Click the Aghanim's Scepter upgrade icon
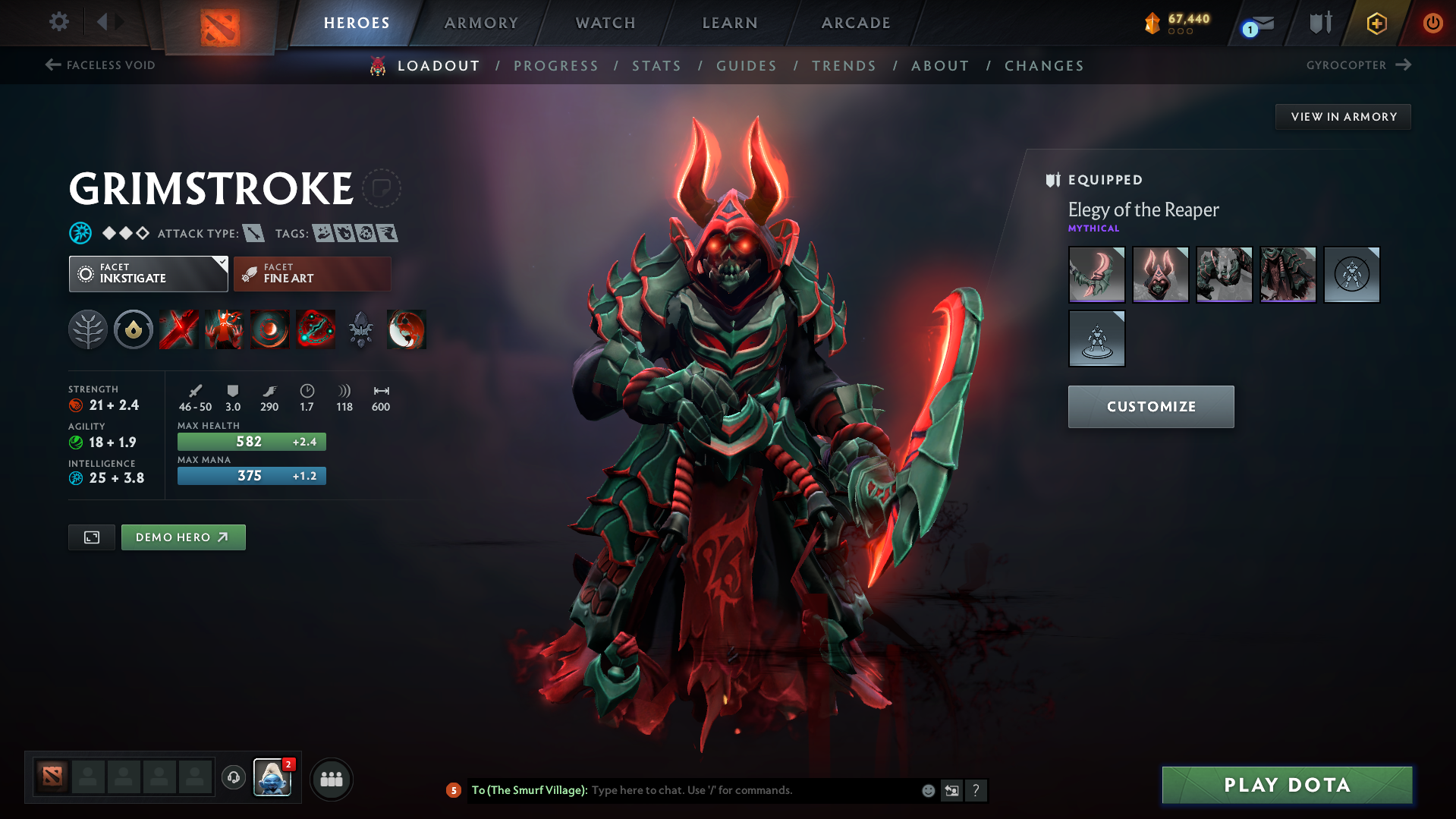 tap(360, 329)
